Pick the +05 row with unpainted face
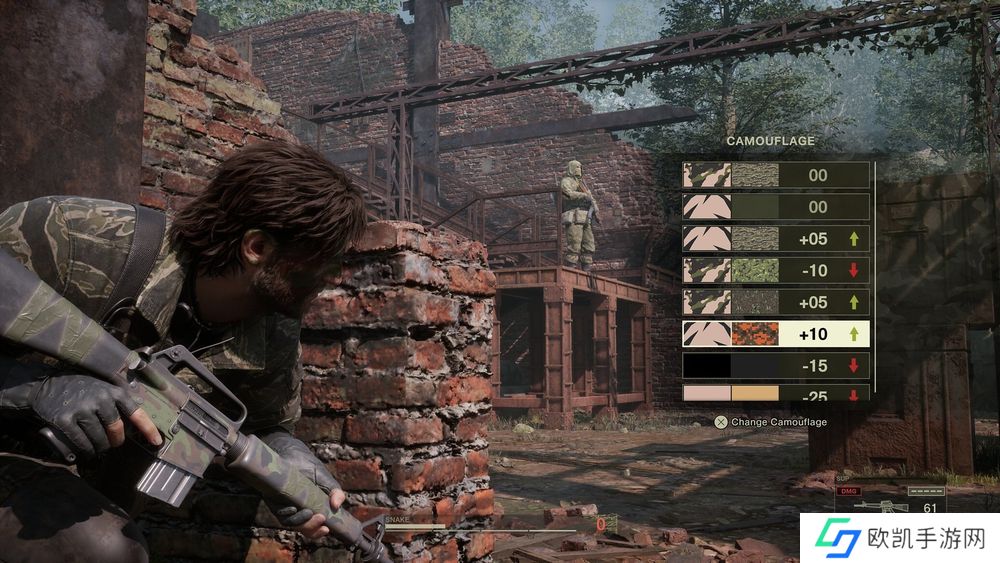The image size is (1000, 563). (775, 239)
